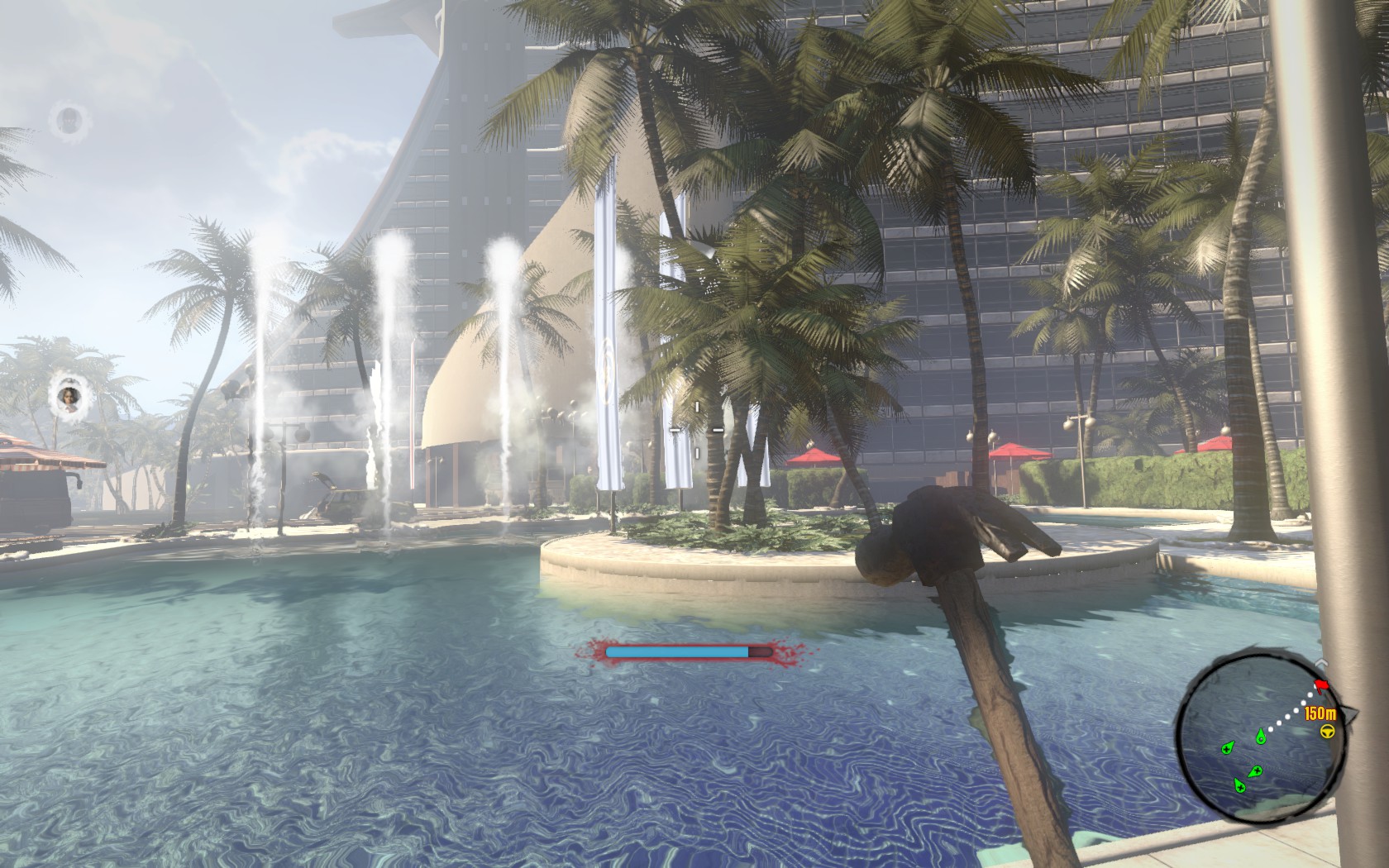The width and height of the screenshot is (1389, 868).
Task: Select the bottom green collectible marker on minimap
Action: click(x=1240, y=786)
